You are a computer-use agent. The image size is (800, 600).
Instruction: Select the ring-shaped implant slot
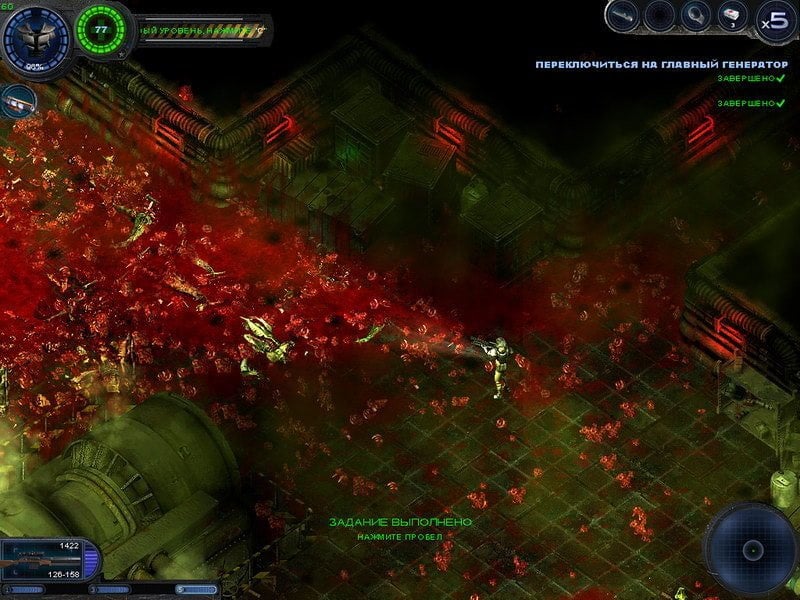click(x=695, y=16)
